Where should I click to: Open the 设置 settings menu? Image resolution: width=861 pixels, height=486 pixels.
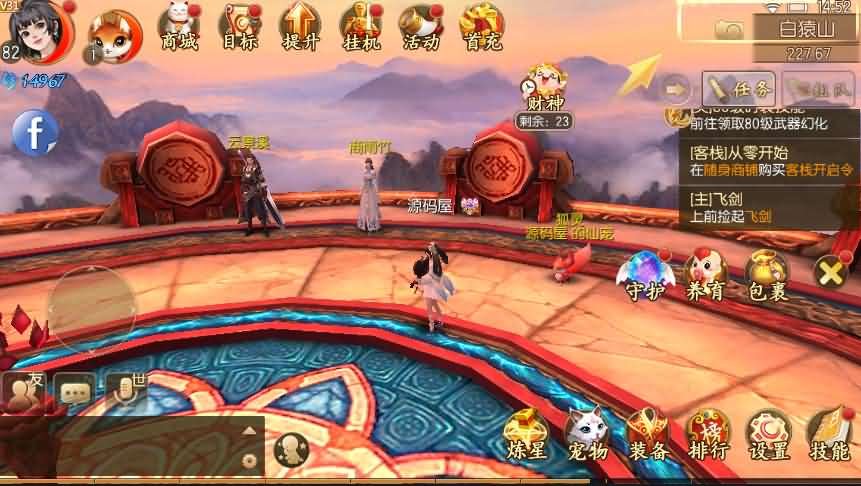pos(769,436)
